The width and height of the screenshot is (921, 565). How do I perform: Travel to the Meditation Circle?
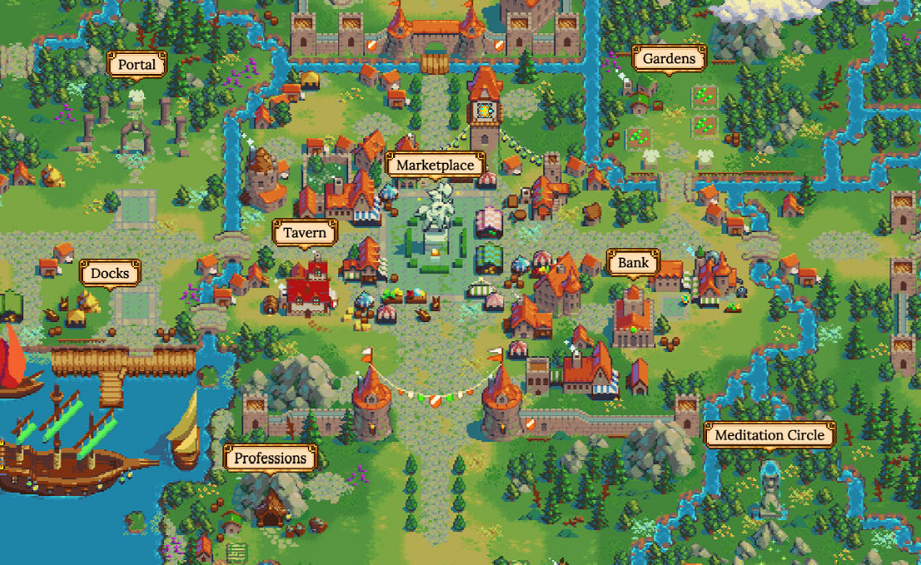pyautogui.click(x=769, y=435)
